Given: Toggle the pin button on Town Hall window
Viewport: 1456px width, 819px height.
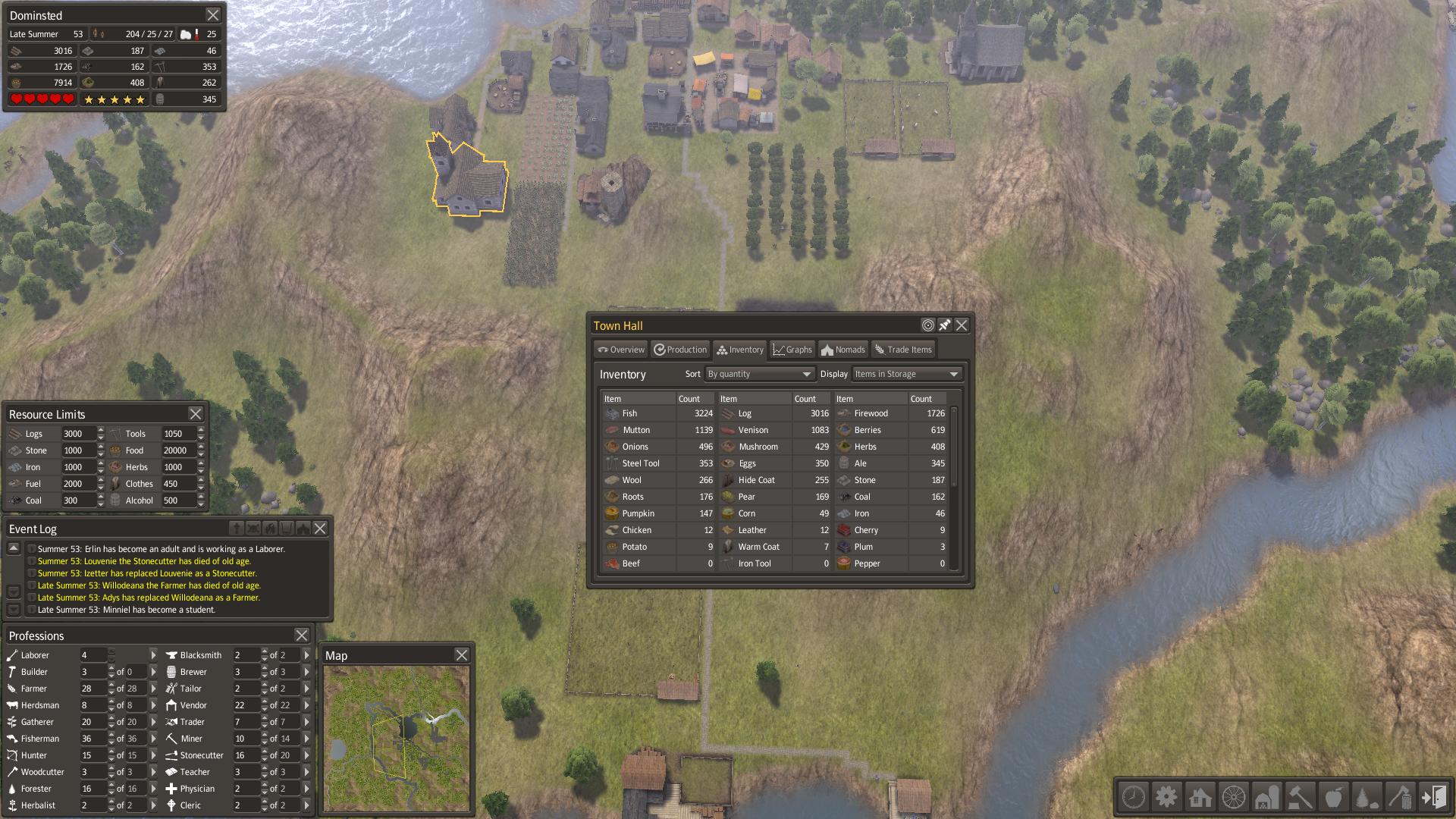Looking at the screenshot, I should (x=945, y=325).
